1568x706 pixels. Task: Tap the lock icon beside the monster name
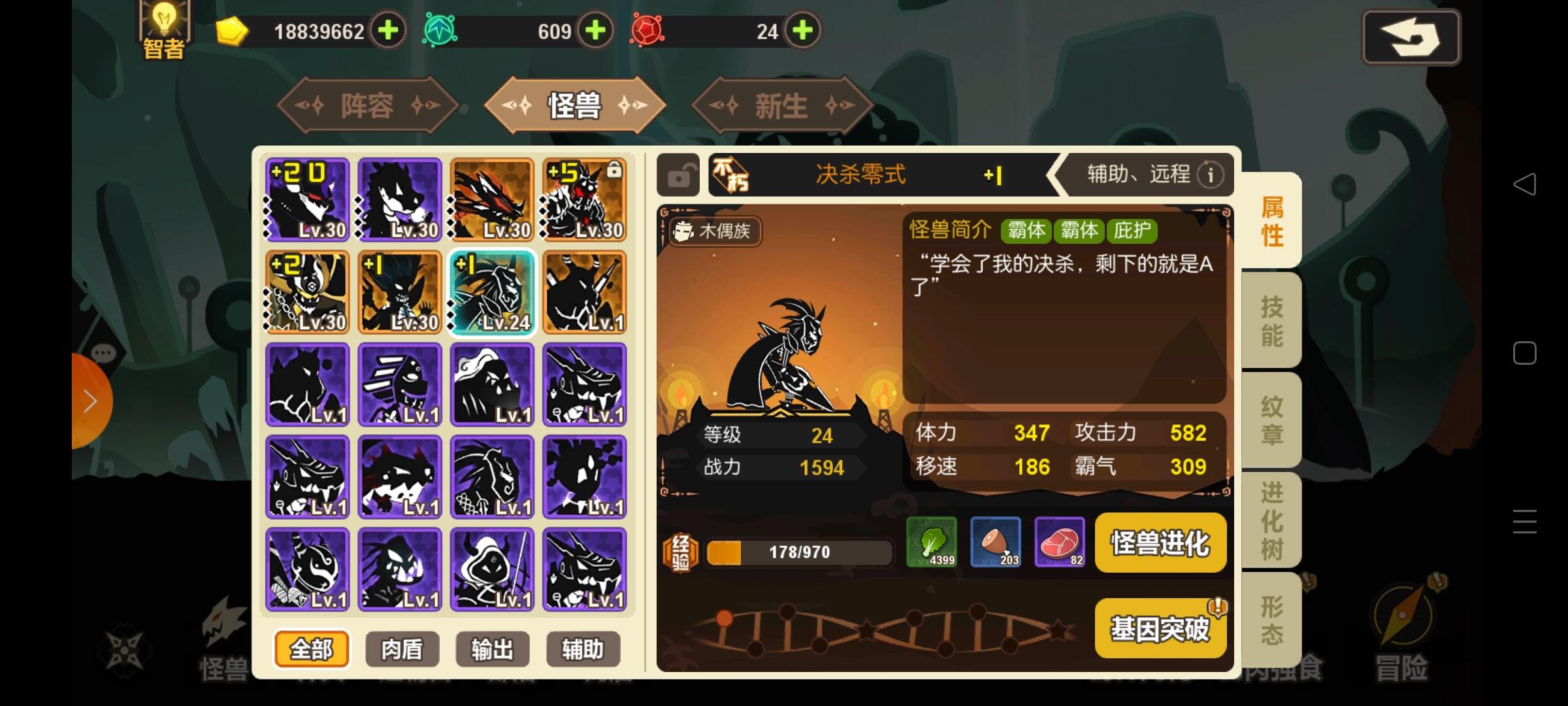coord(677,175)
